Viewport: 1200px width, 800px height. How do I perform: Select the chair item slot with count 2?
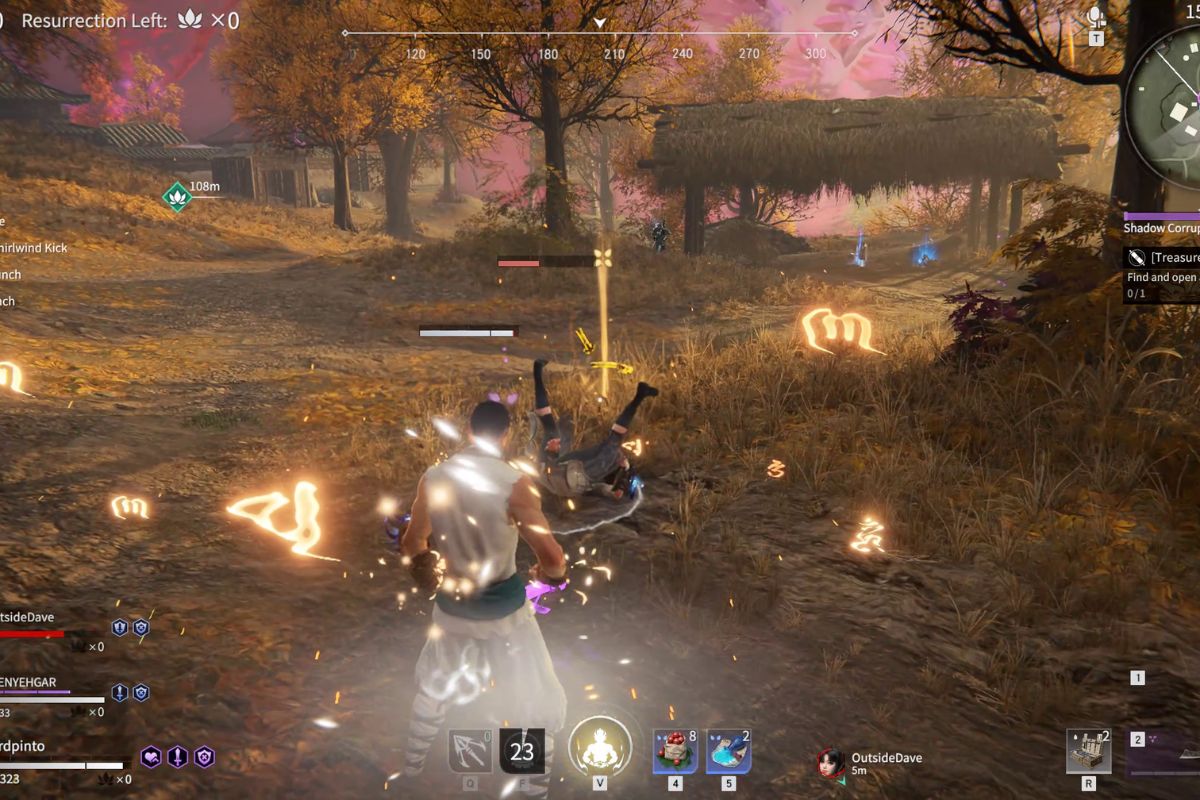click(1088, 751)
